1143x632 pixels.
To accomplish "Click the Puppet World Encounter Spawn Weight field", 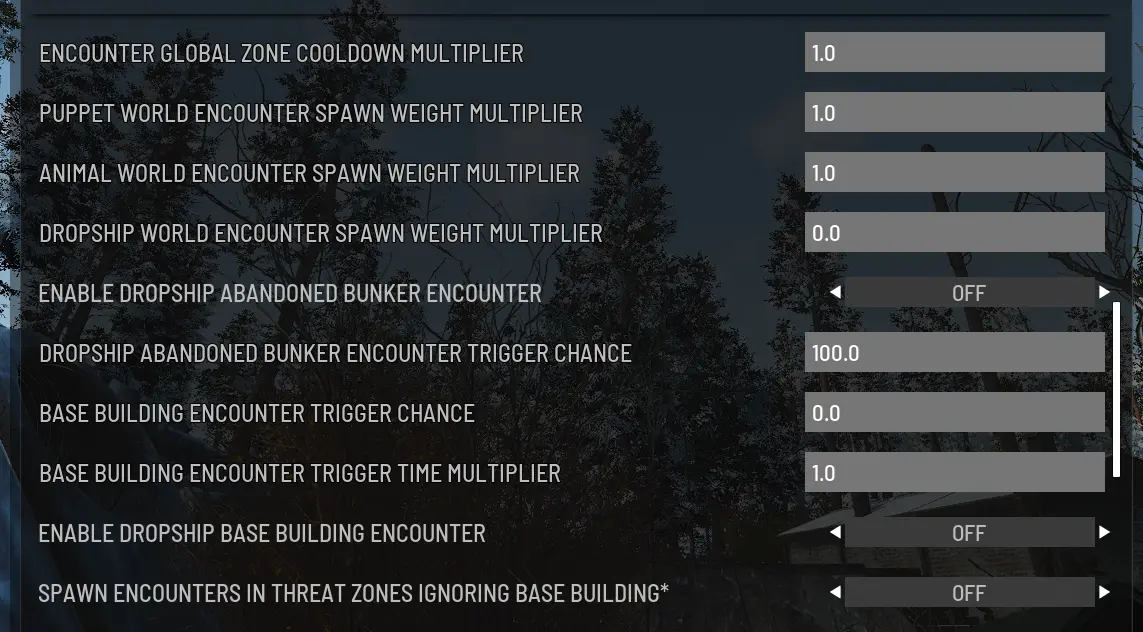I will tap(954, 113).
